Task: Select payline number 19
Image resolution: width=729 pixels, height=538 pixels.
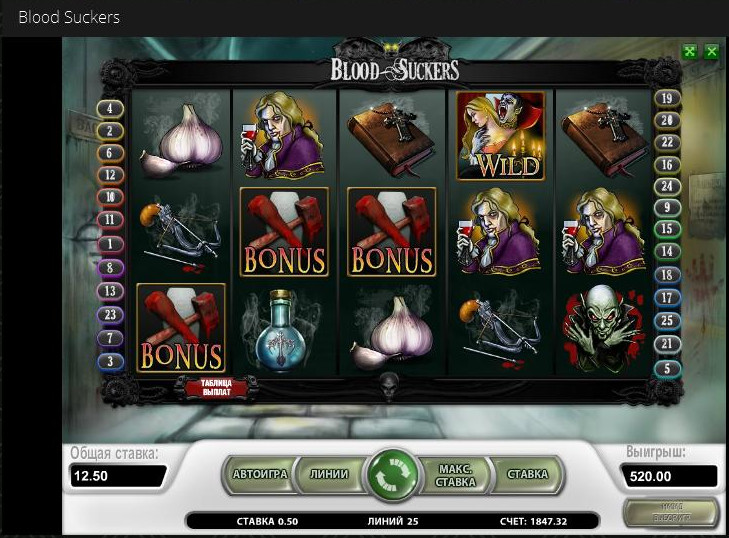Action: [667, 98]
